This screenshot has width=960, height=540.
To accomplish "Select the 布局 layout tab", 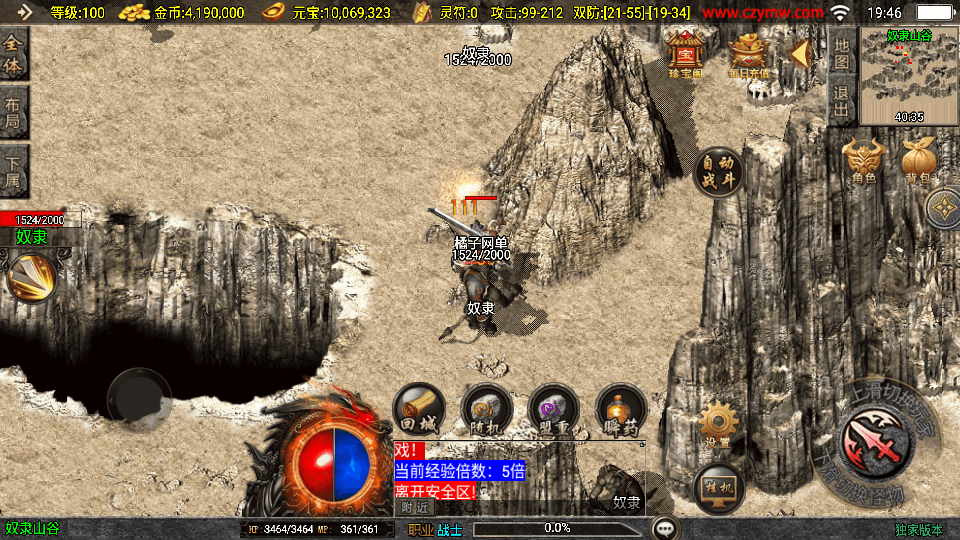I will click(x=14, y=113).
